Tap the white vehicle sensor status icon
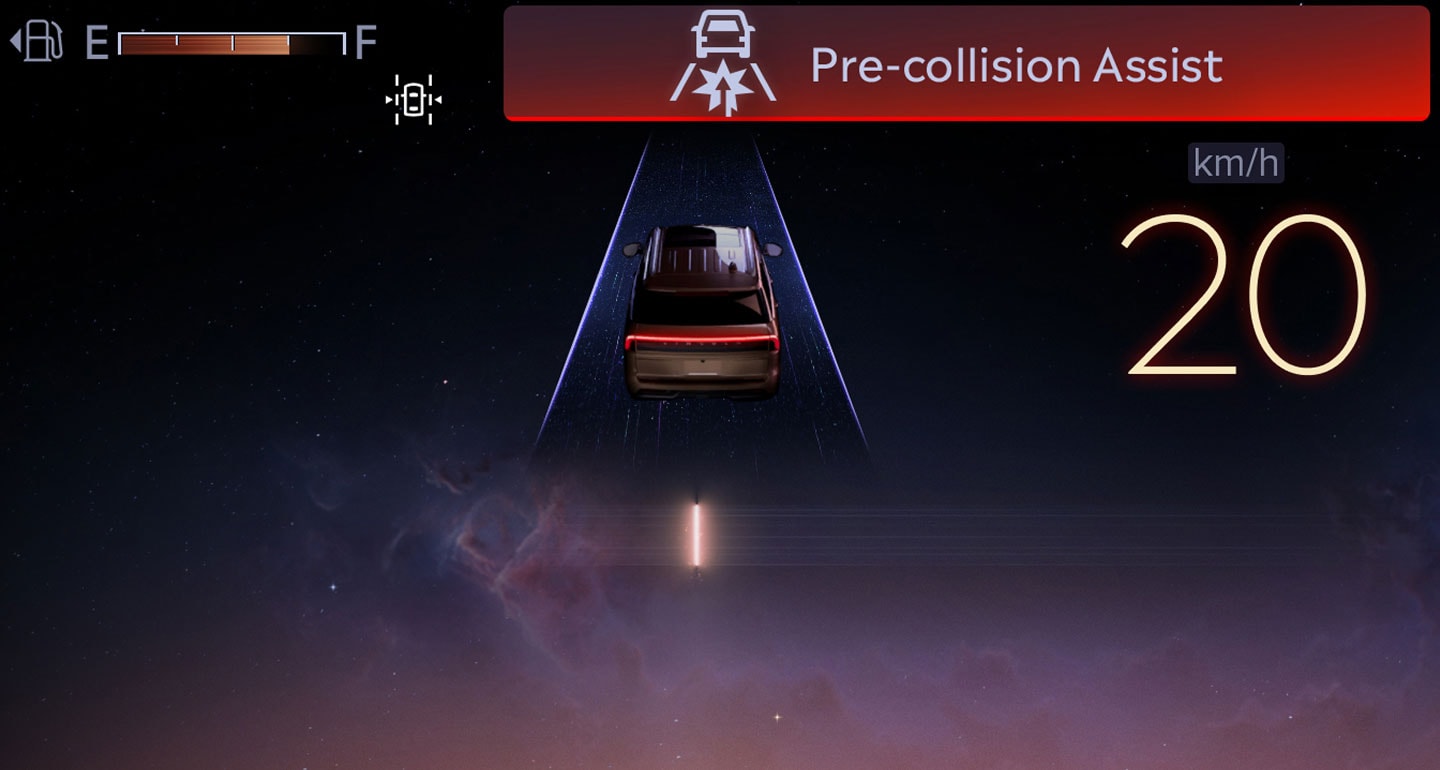1440x770 pixels. [x=414, y=100]
